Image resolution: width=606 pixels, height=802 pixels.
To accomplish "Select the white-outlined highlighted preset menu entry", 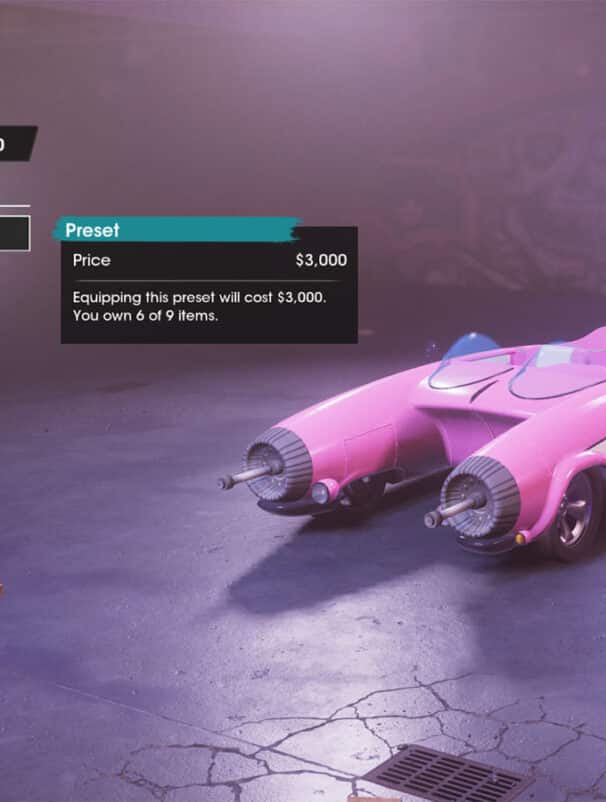I will pos(14,234).
